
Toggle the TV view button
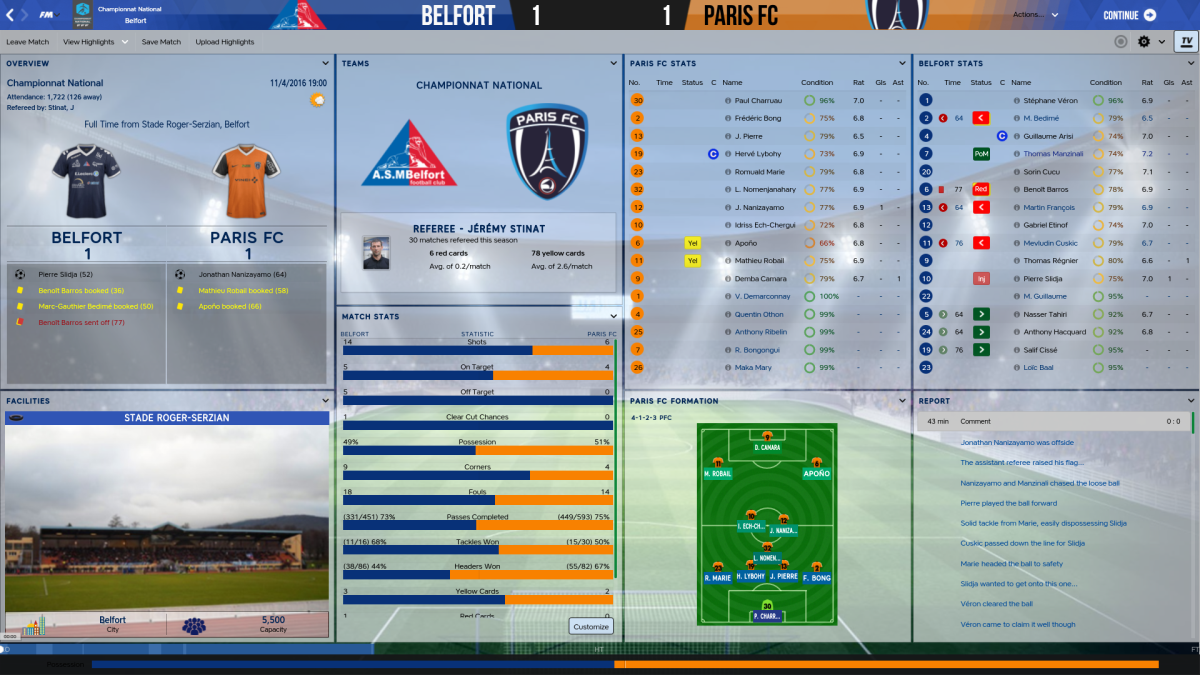1186,42
